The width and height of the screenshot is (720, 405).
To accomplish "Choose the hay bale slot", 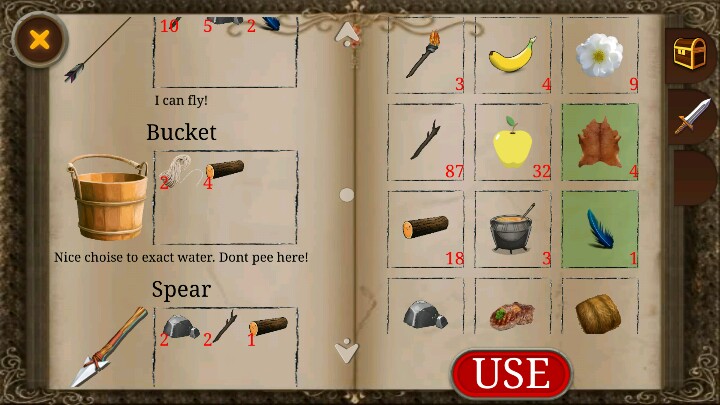I will 600,312.
